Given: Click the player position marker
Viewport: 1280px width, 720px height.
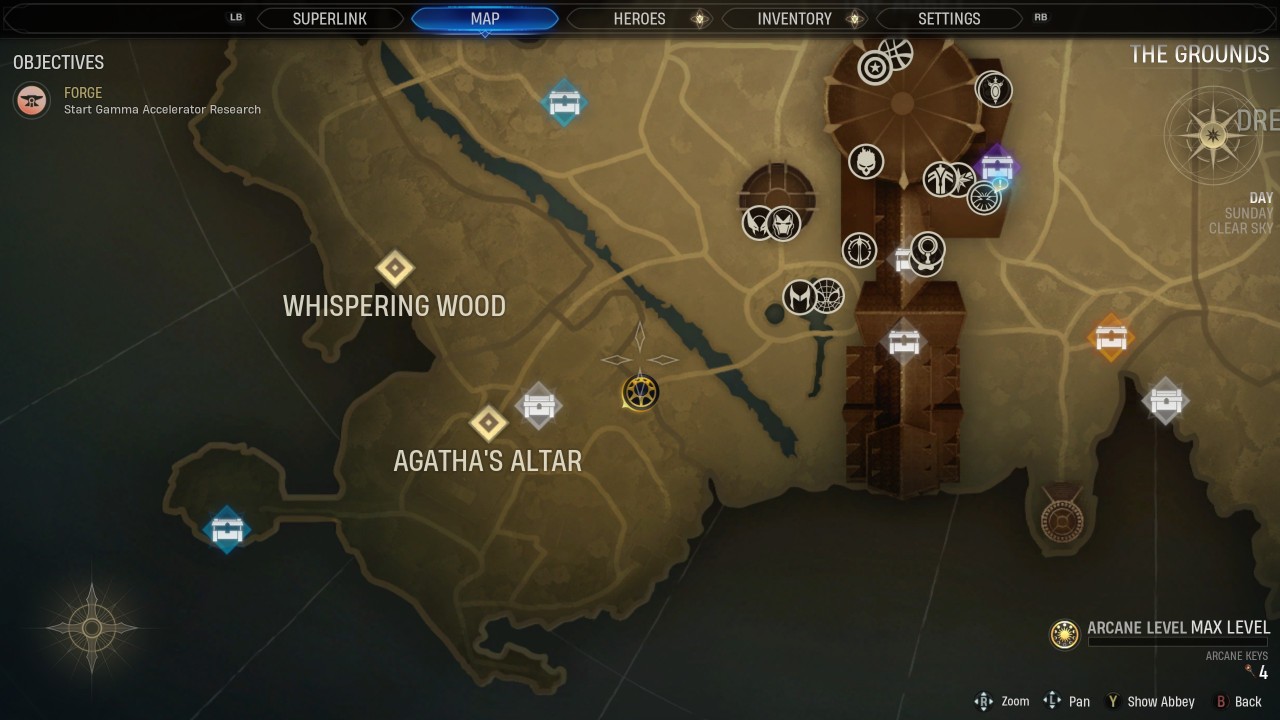Looking at the screenshot, I should point(640,392).
